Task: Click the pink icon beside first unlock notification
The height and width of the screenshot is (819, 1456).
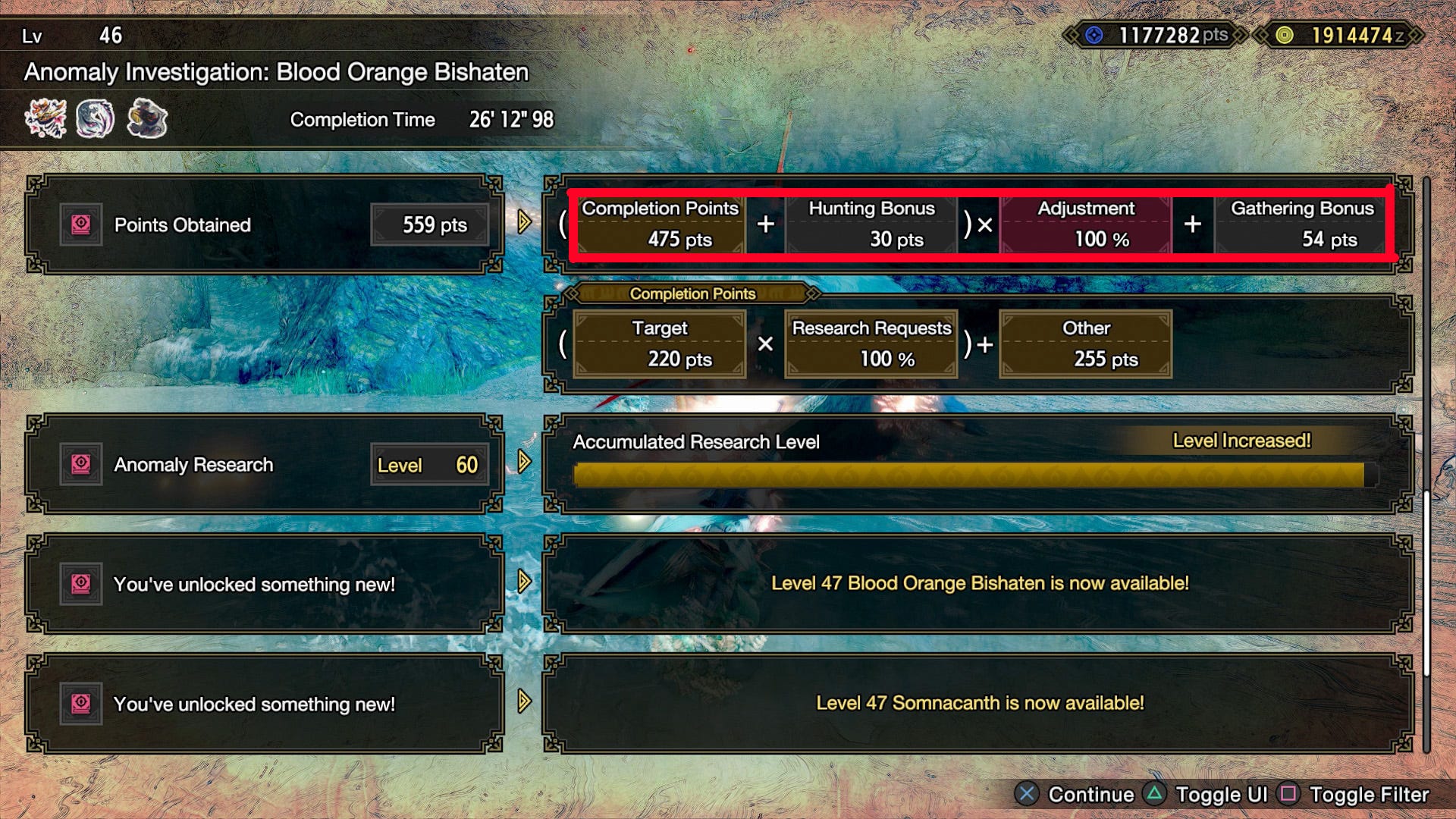Action: [81, 583]
